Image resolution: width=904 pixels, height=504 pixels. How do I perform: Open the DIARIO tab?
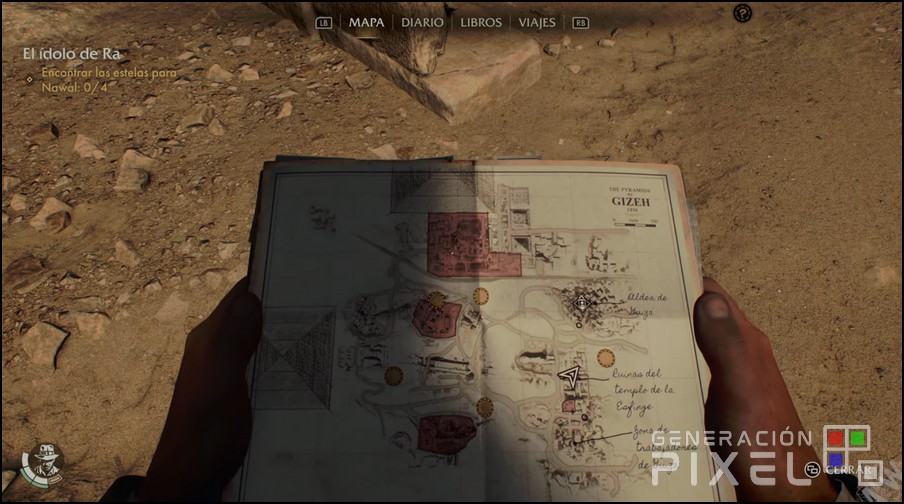pos(422,22)
